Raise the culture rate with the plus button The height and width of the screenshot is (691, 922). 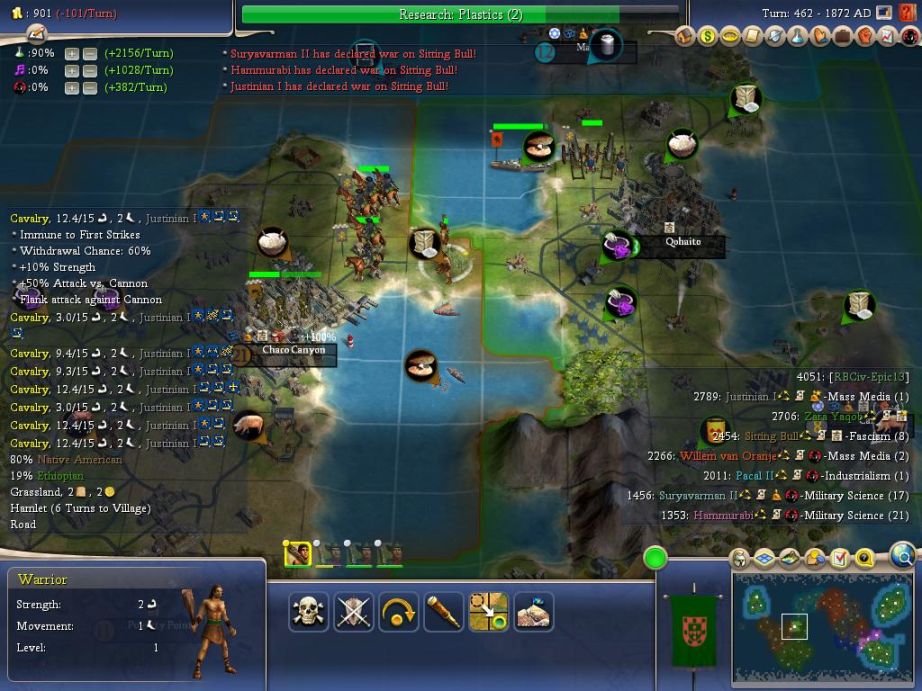point(71,70)
